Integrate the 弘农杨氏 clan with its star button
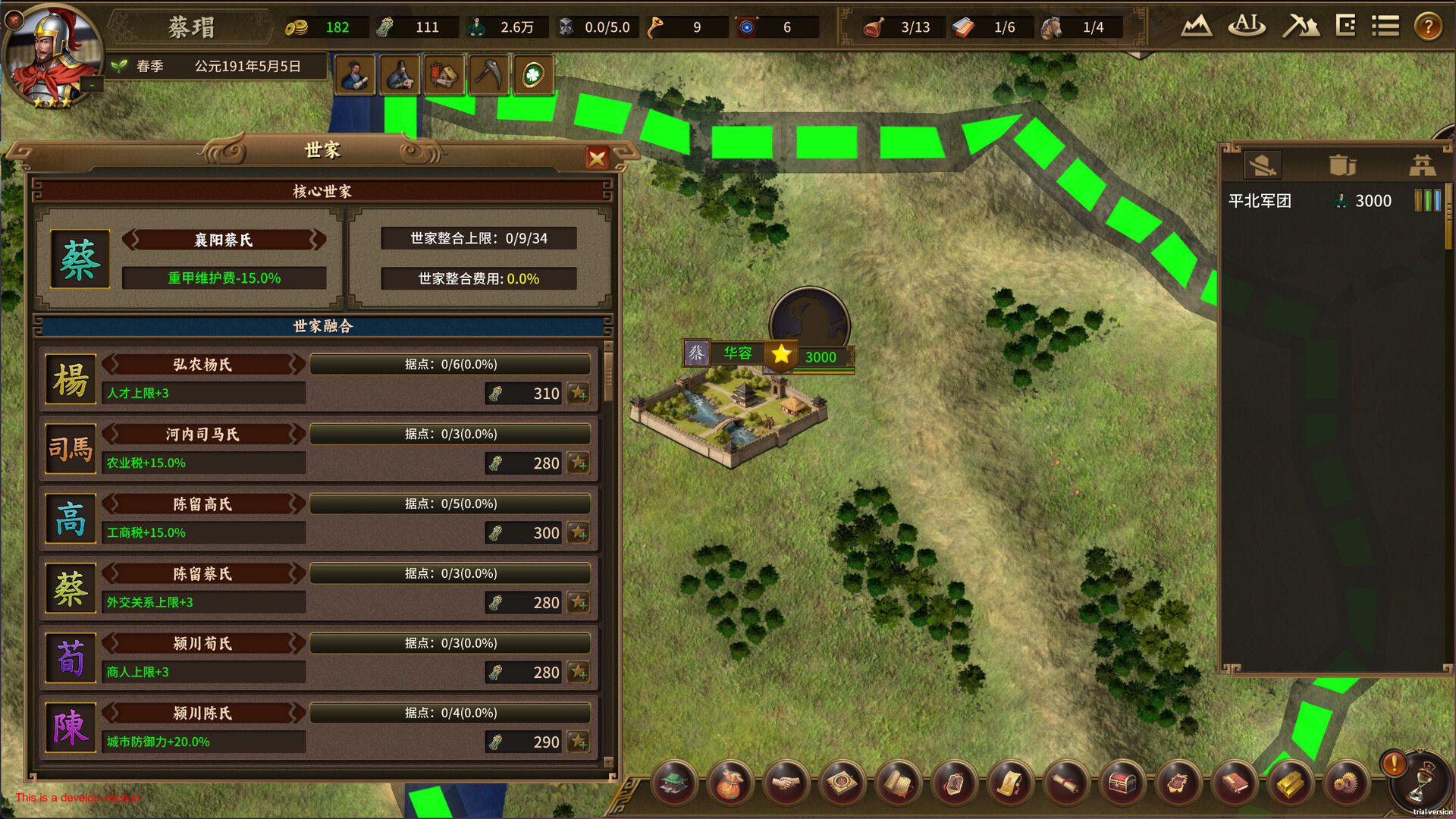This screenshot has height=819, width=1456. 579,394
